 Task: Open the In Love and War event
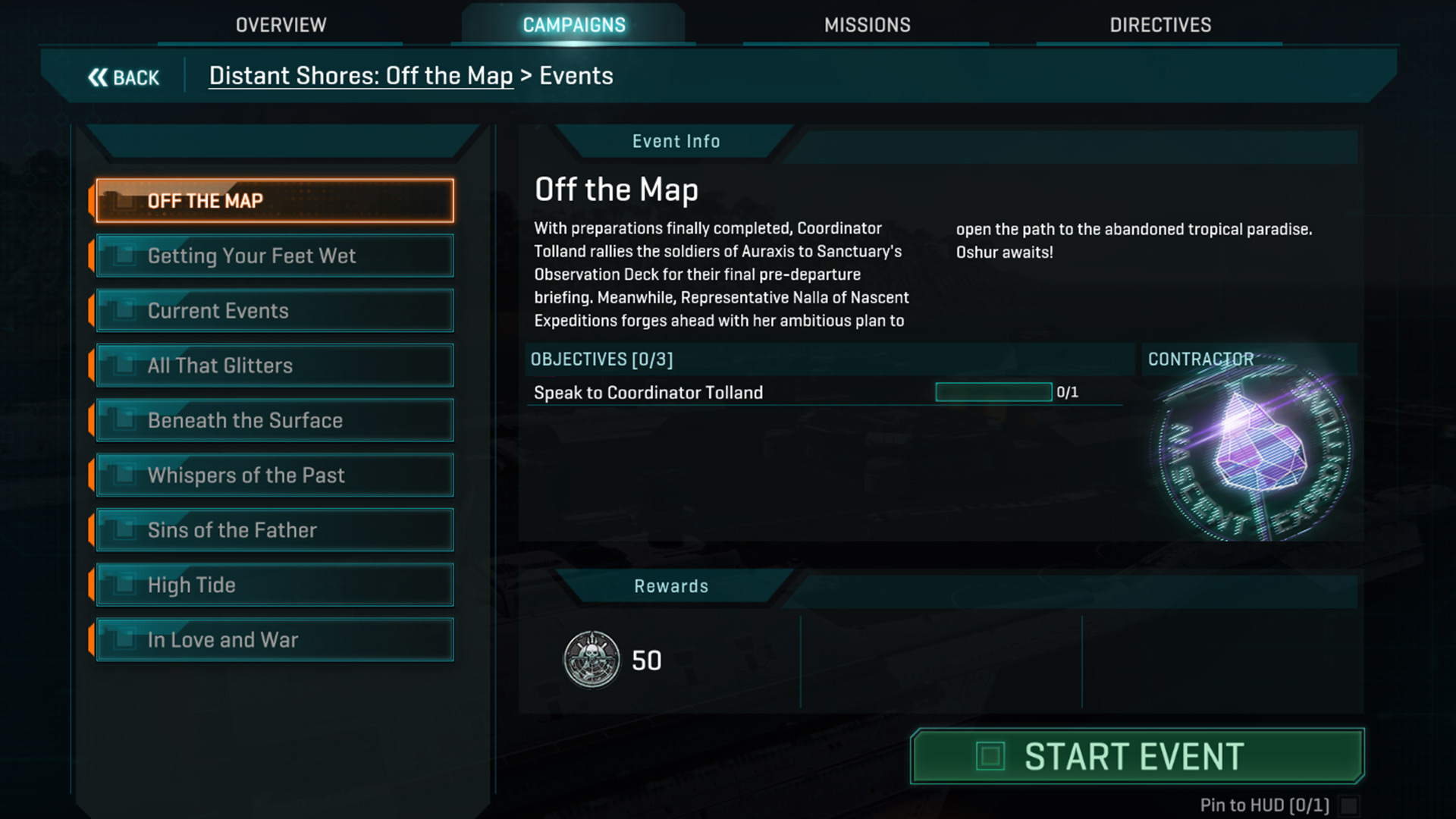coord(275,640)
